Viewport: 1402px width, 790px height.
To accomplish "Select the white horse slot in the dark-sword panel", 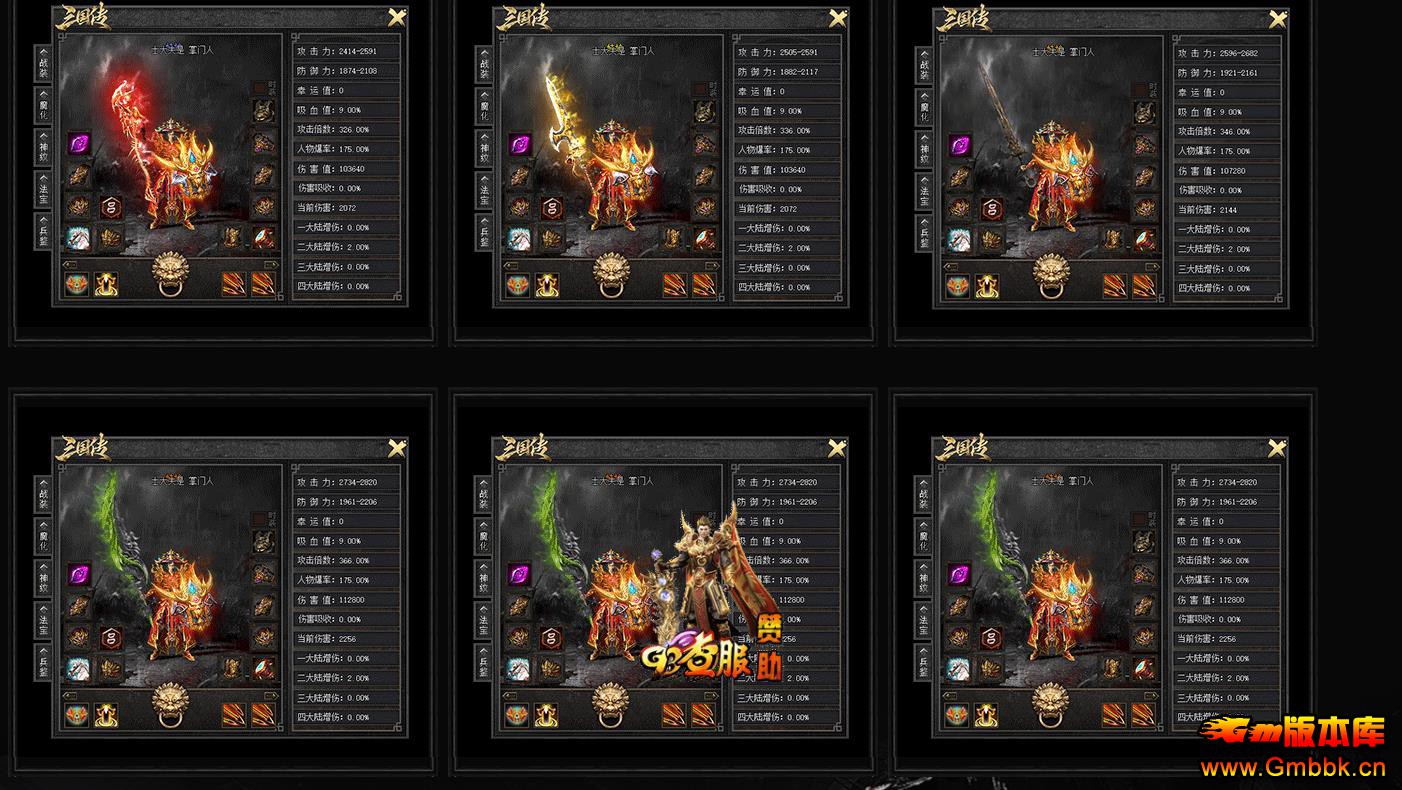I will click(958, 239).
